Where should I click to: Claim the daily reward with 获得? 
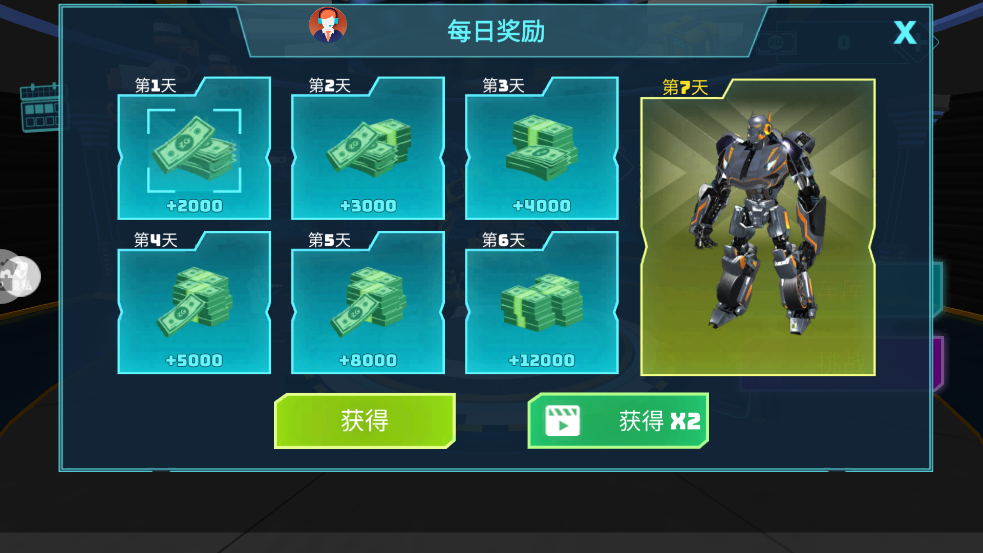364,420
